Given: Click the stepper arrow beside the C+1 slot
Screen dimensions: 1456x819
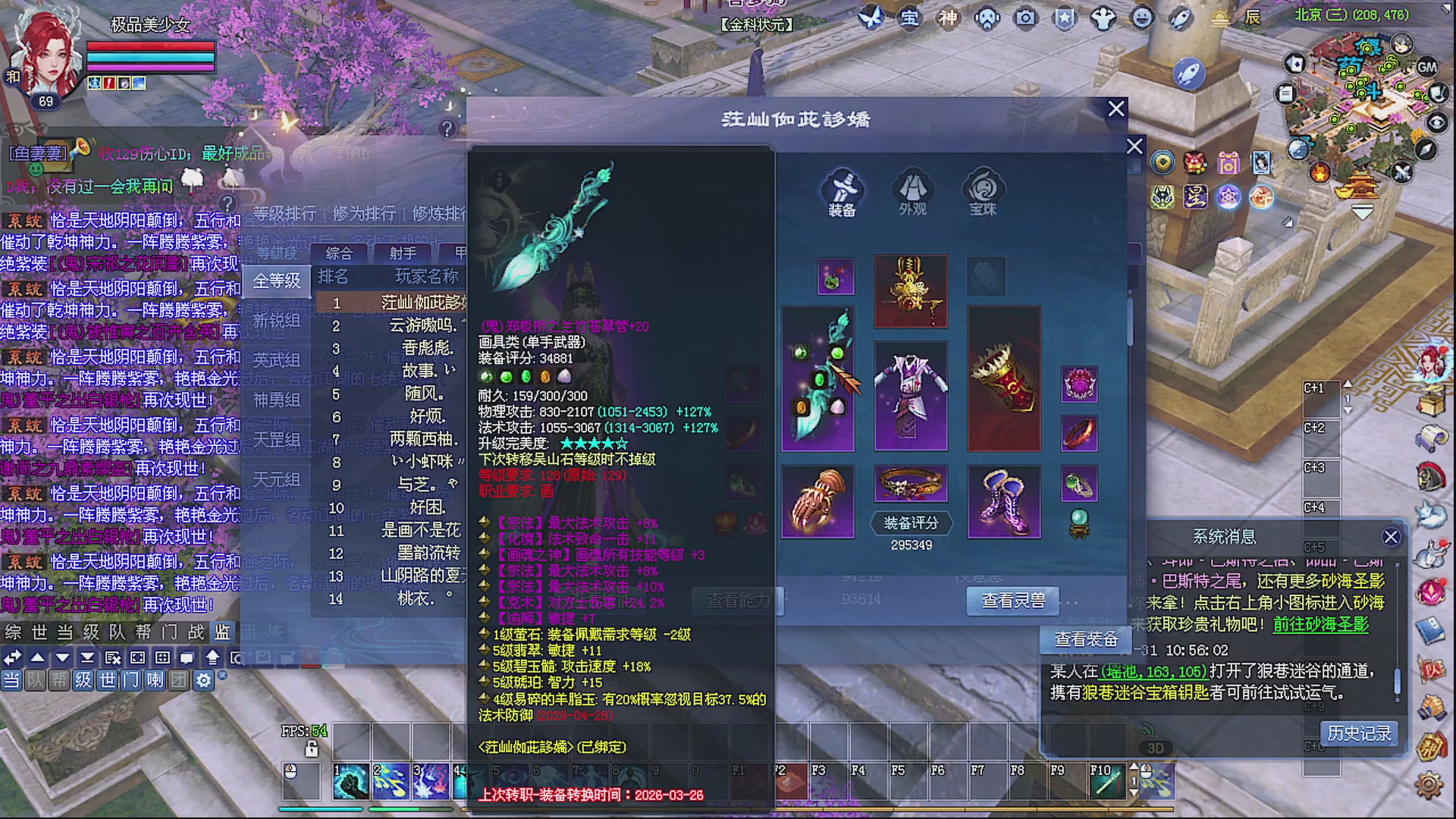Looking at the screenshot, I should (x=1348, y=384).
